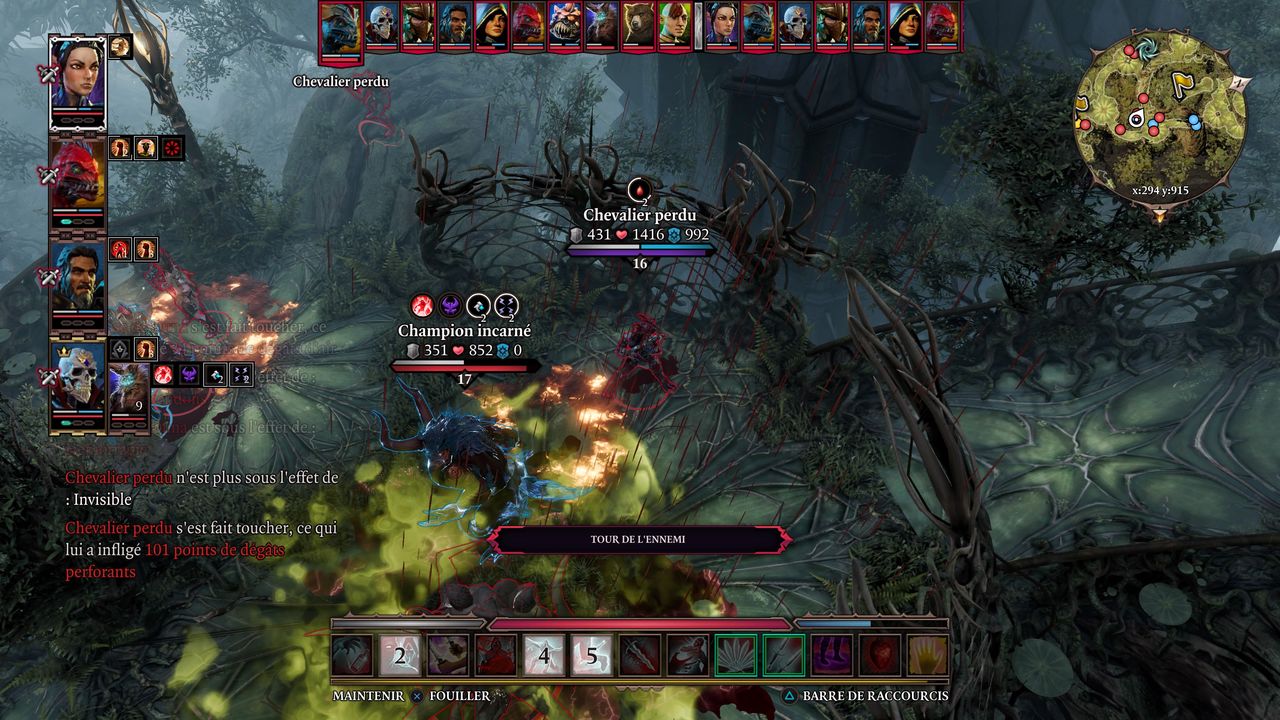This screenshot has width=1280, height=720.
Task: Use the first hotbar skill with the flask
Action: 352,656
